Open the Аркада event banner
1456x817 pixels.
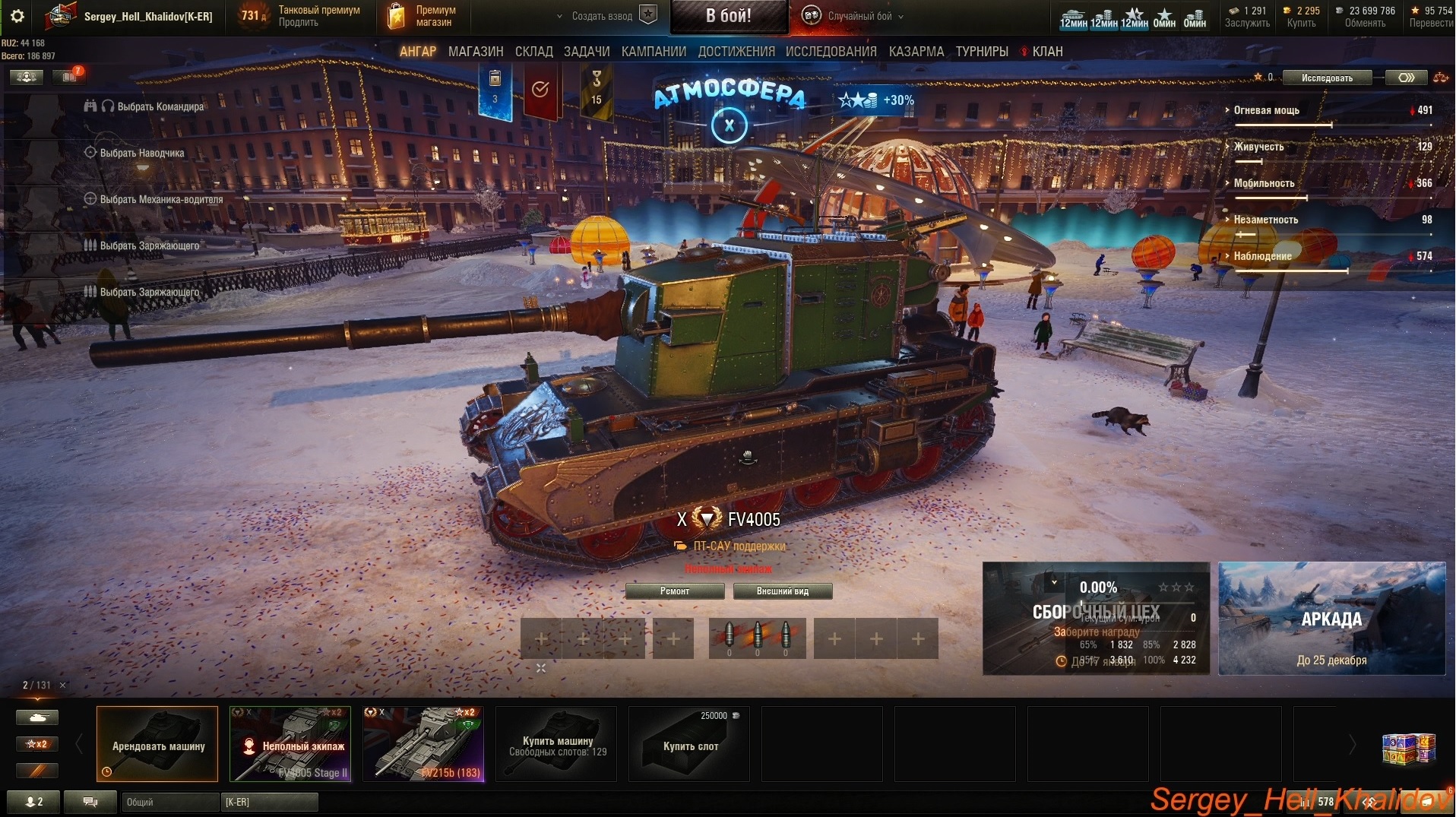pyautogui.click(x=1331, y=619)
